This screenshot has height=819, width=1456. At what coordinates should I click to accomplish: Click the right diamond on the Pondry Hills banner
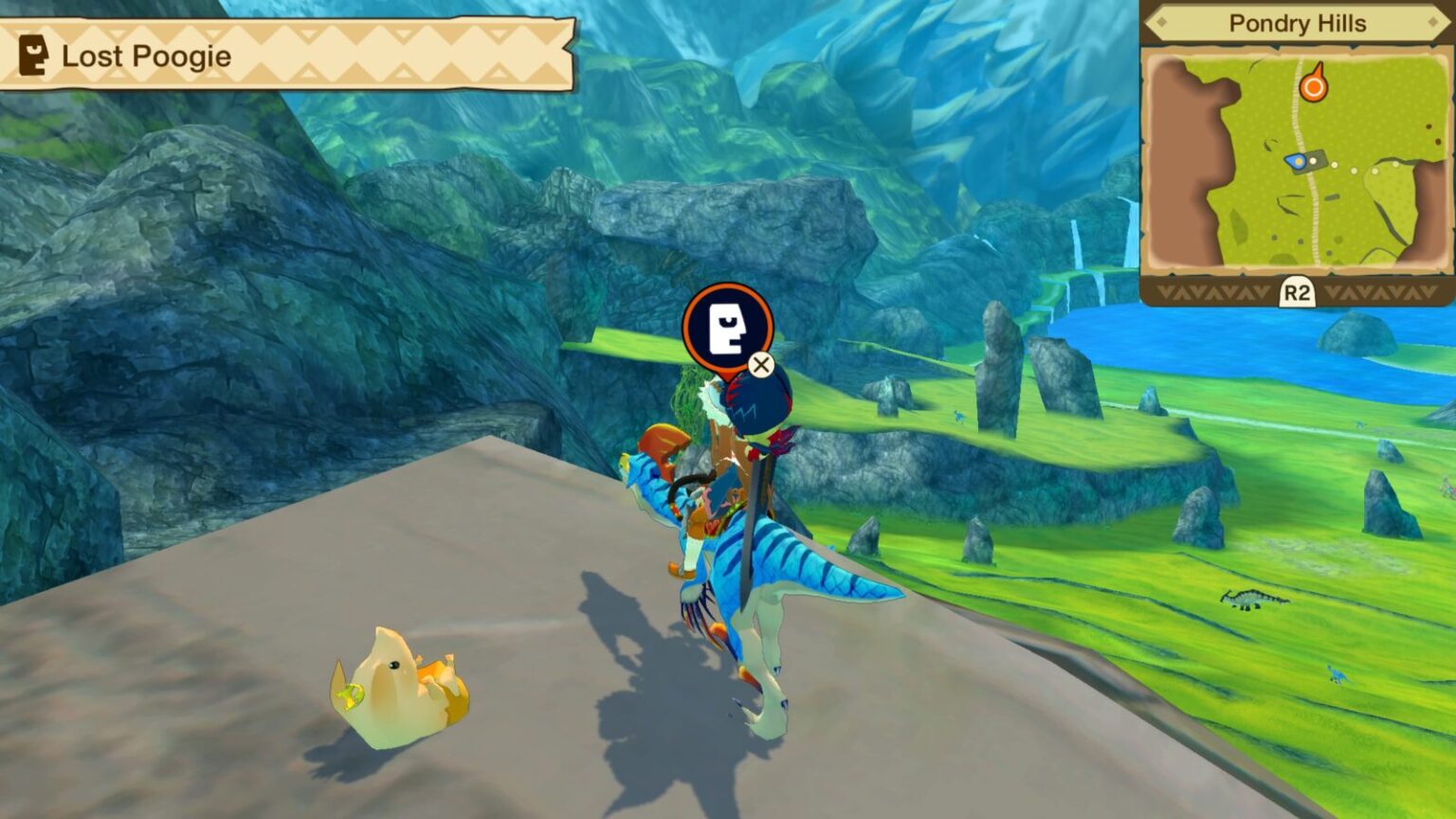point(1432,23)
